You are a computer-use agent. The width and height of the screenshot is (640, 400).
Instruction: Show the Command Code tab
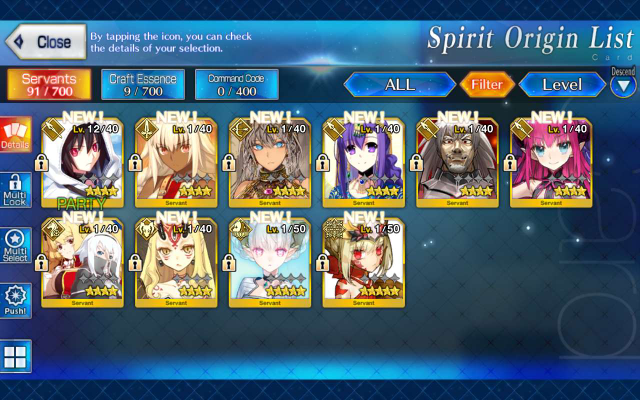pos(236,85)
